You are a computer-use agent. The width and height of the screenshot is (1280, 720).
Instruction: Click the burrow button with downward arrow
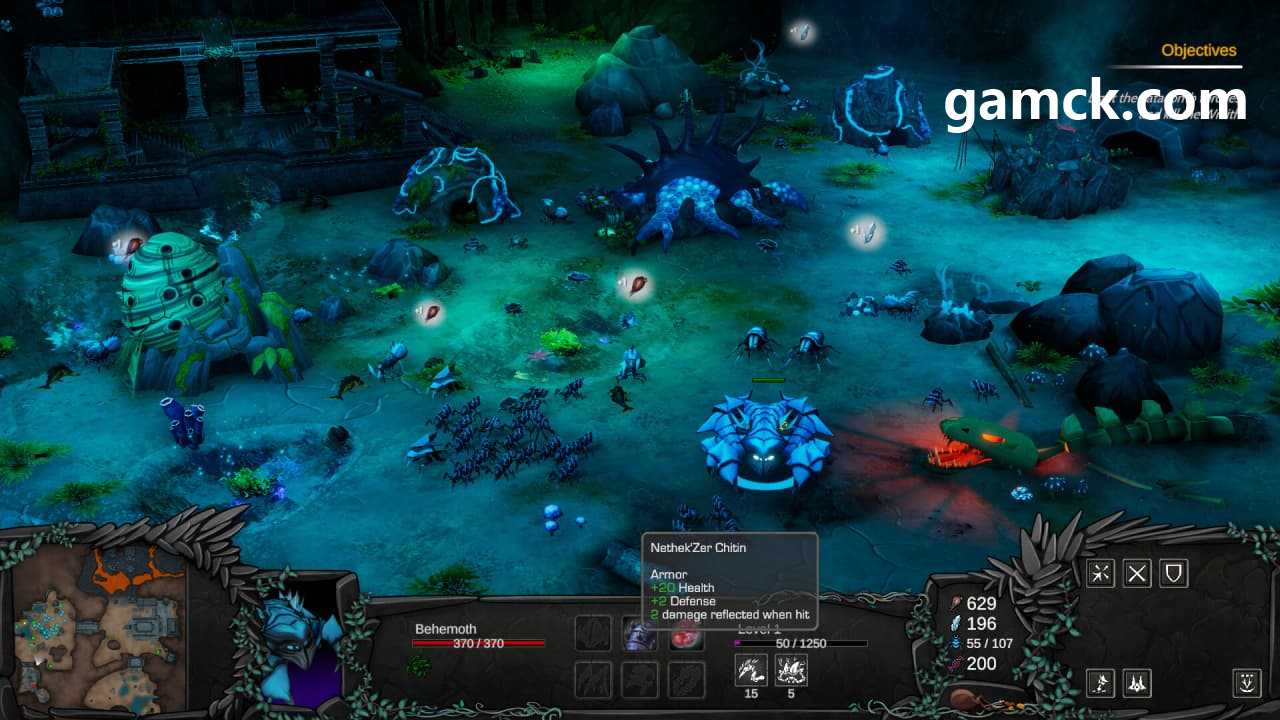pos(1247,683)
